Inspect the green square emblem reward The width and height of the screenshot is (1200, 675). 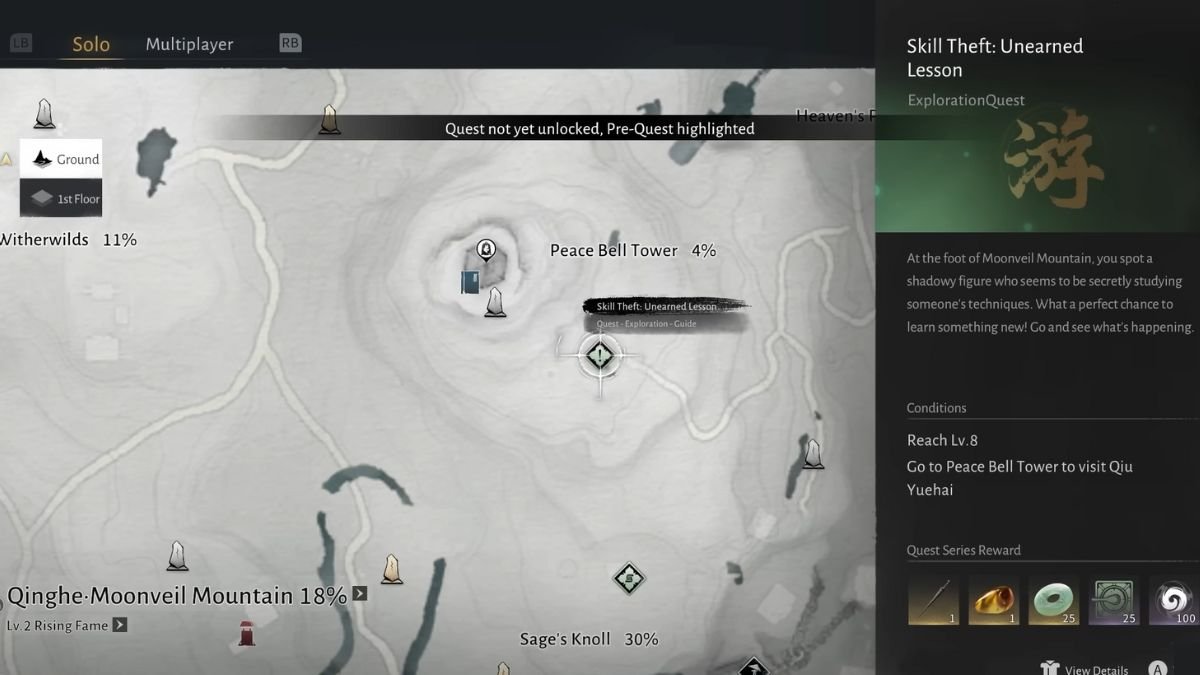click(x=1113, y=601)
